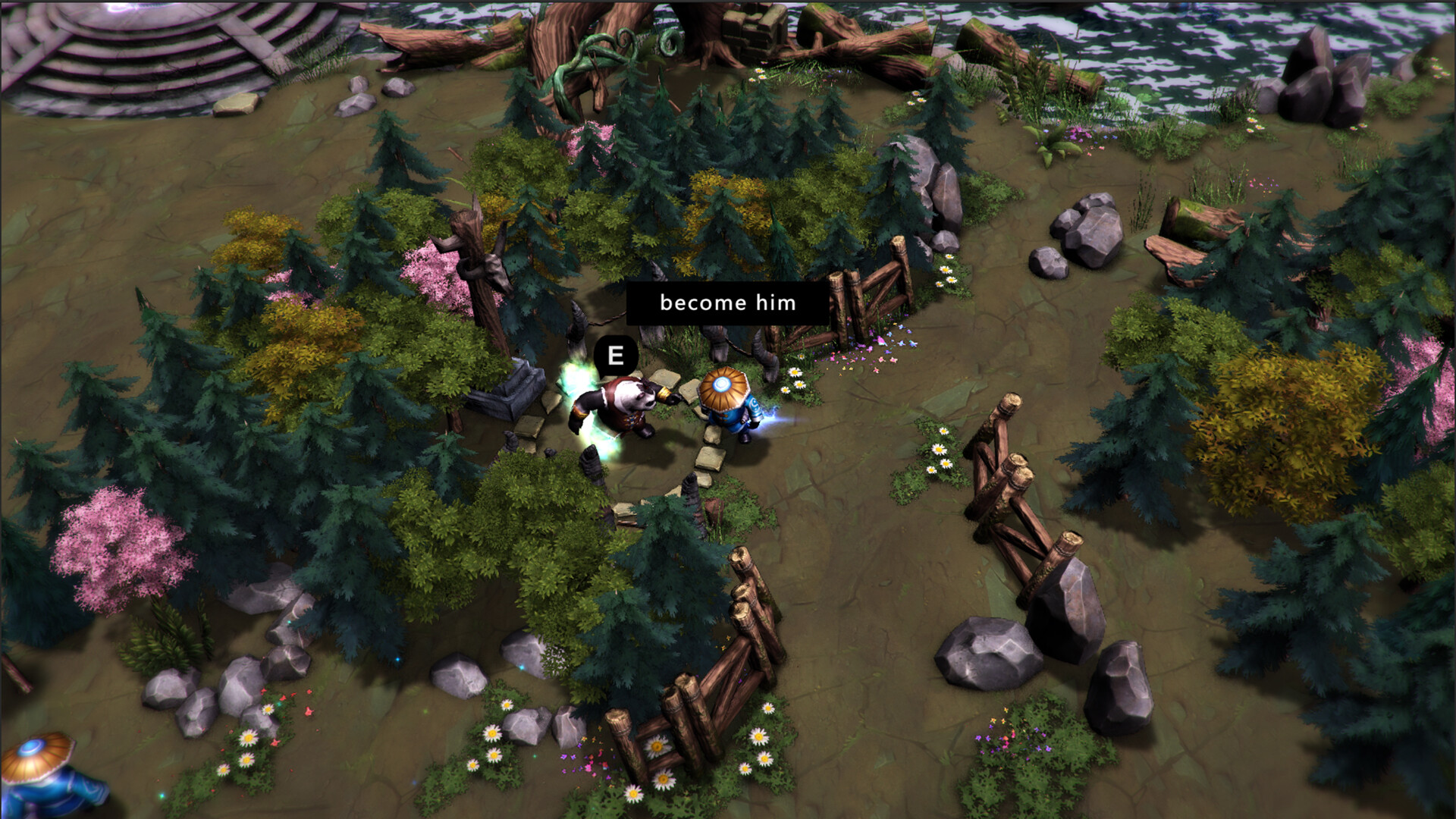Expand the E key speech bubble
Viewport: 1456px width, 819px height.
(614, 354)
